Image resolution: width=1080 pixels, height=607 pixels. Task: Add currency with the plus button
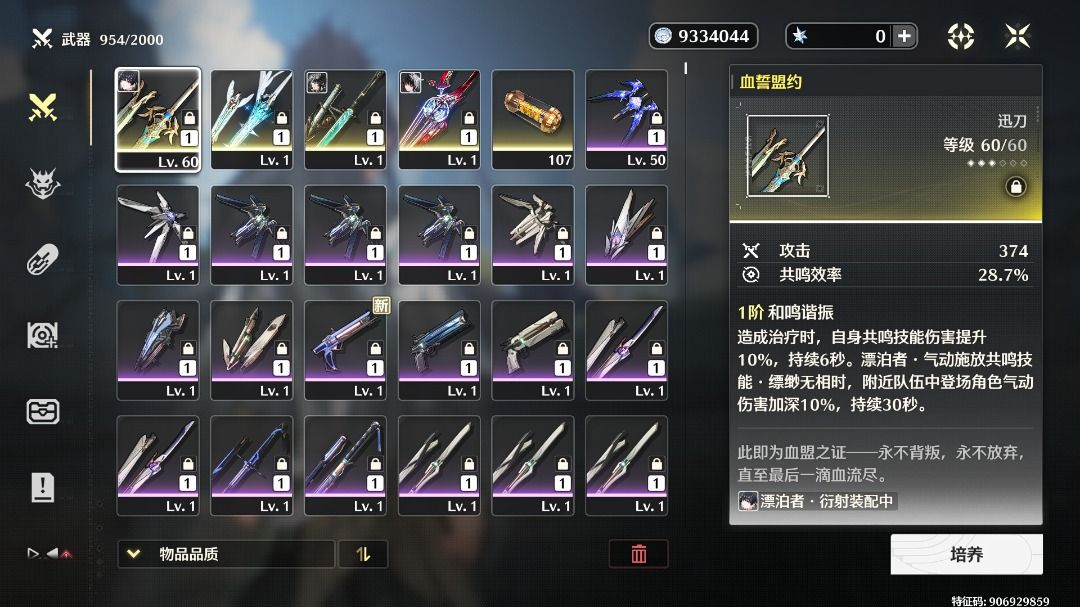pos(904,37)
